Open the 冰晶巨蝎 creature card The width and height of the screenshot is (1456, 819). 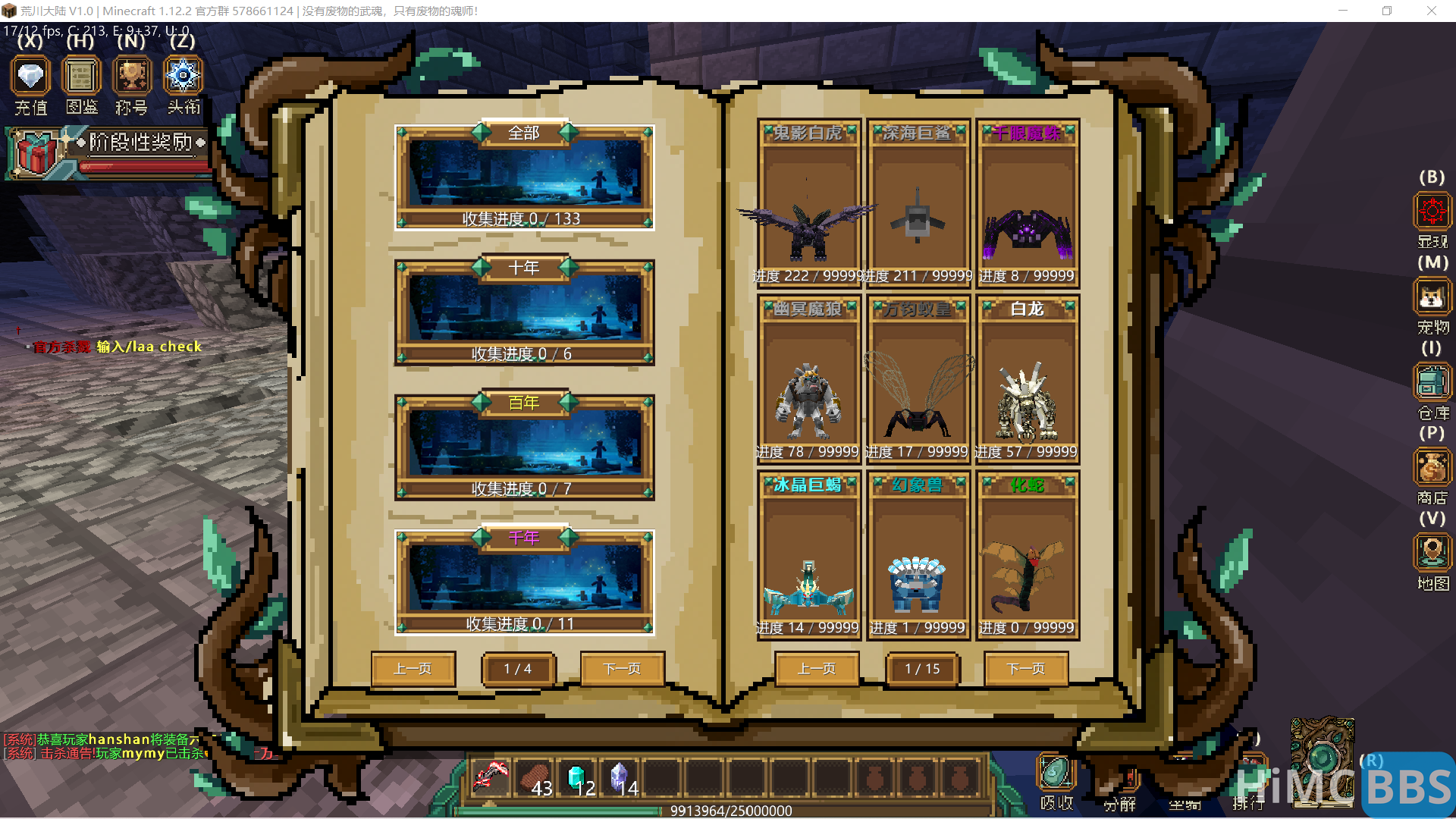click(808, 555)
